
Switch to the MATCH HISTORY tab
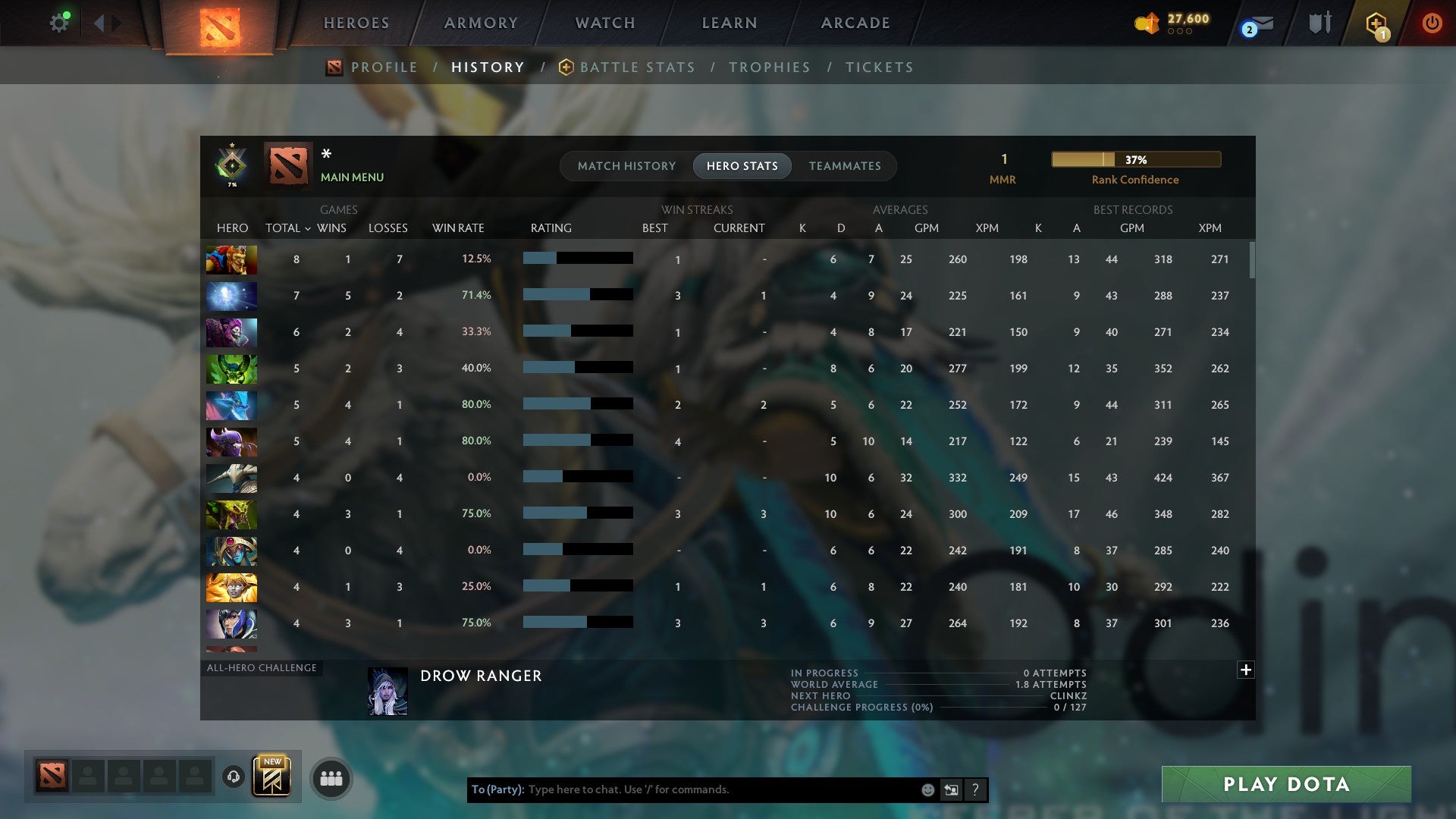[x=626, y=165]
